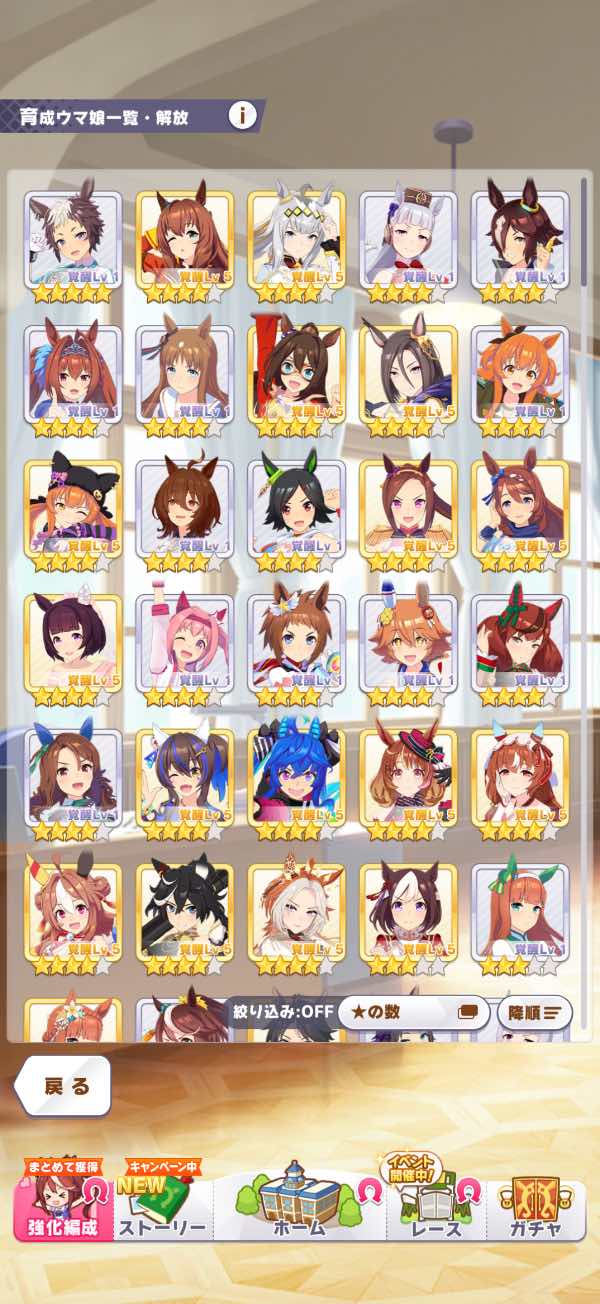This screenshot has height=1304, width=600.
Task: Open the 絞り込み:OFF filter
Action: 283,1012
